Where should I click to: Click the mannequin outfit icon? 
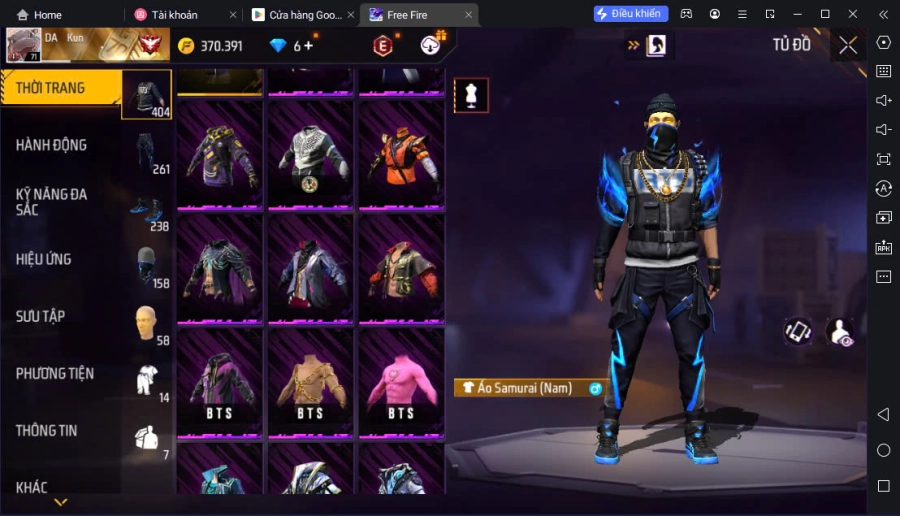(x=471, y=95)
